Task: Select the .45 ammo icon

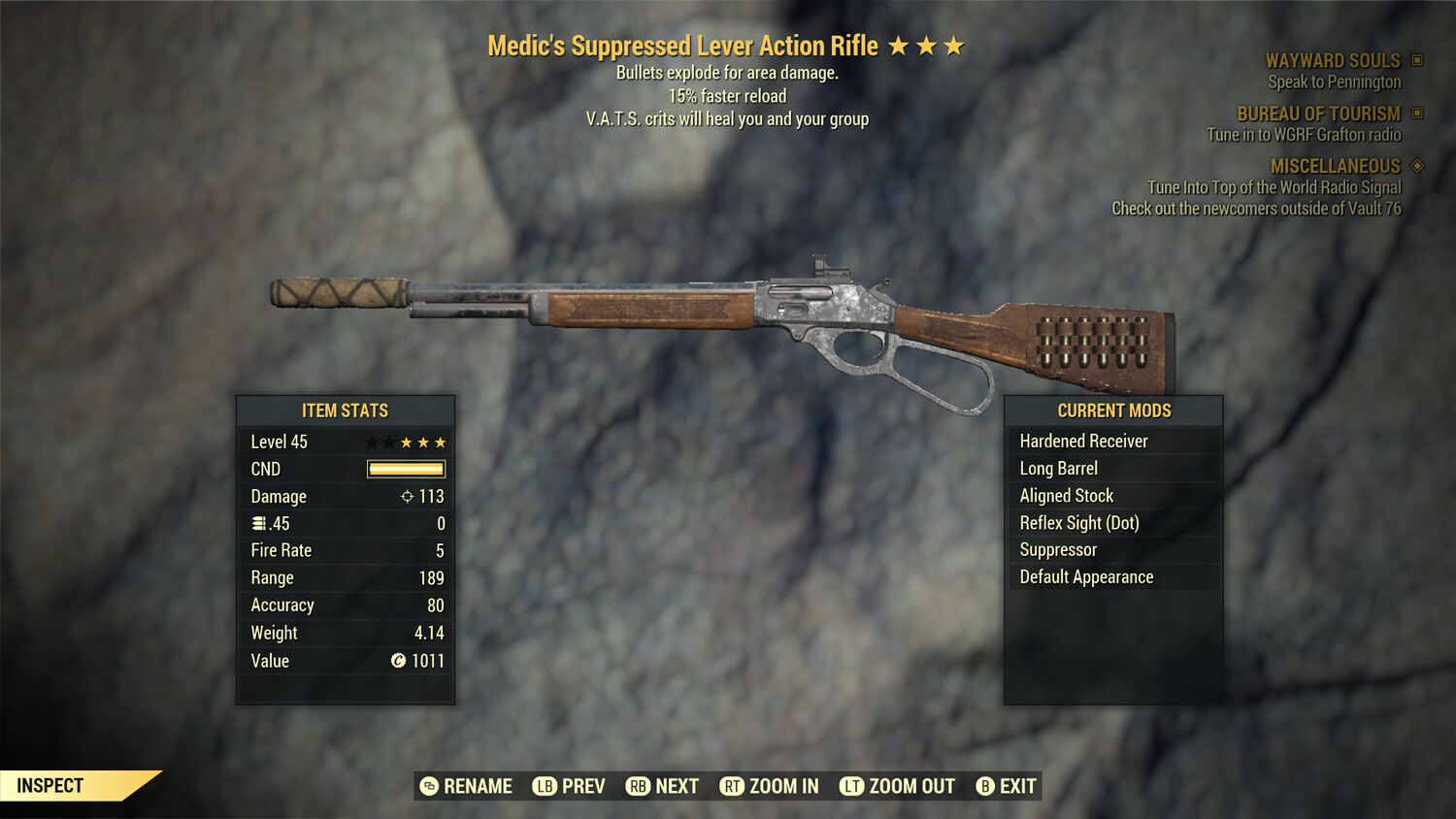Action: tap(260, 523)
